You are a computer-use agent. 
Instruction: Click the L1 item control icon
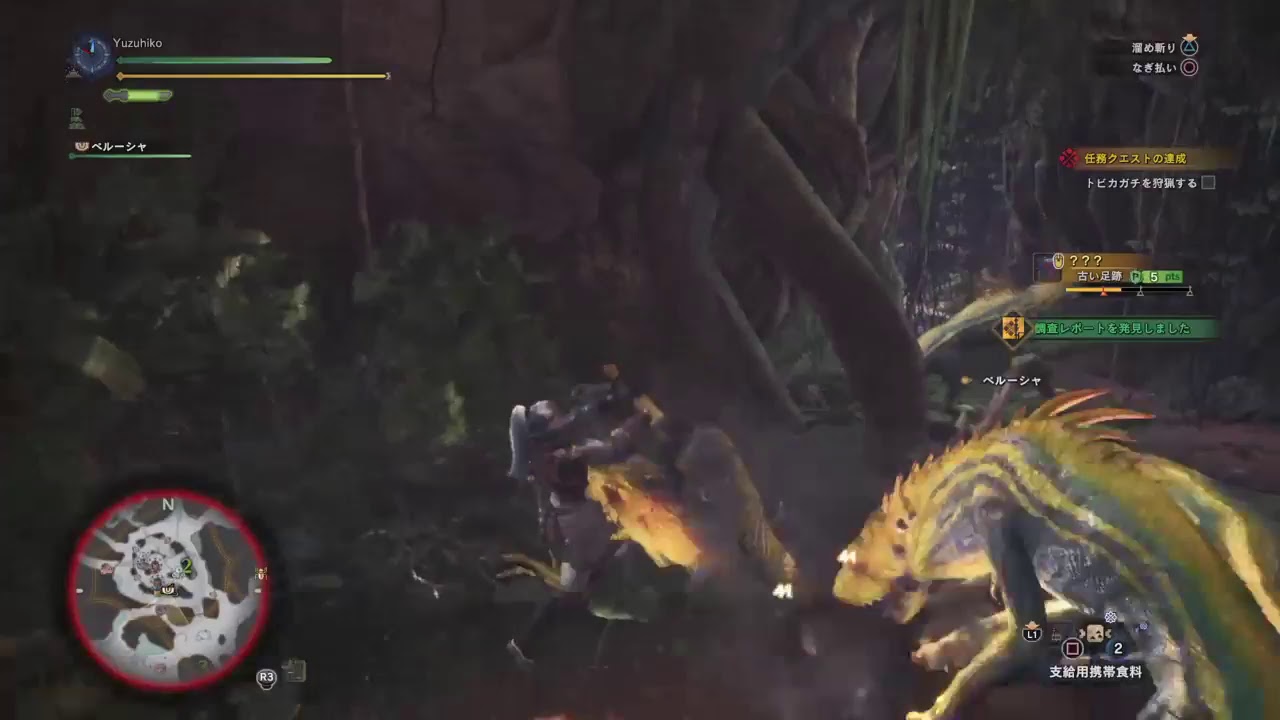pyautogui.click(x=1032, y=633)
